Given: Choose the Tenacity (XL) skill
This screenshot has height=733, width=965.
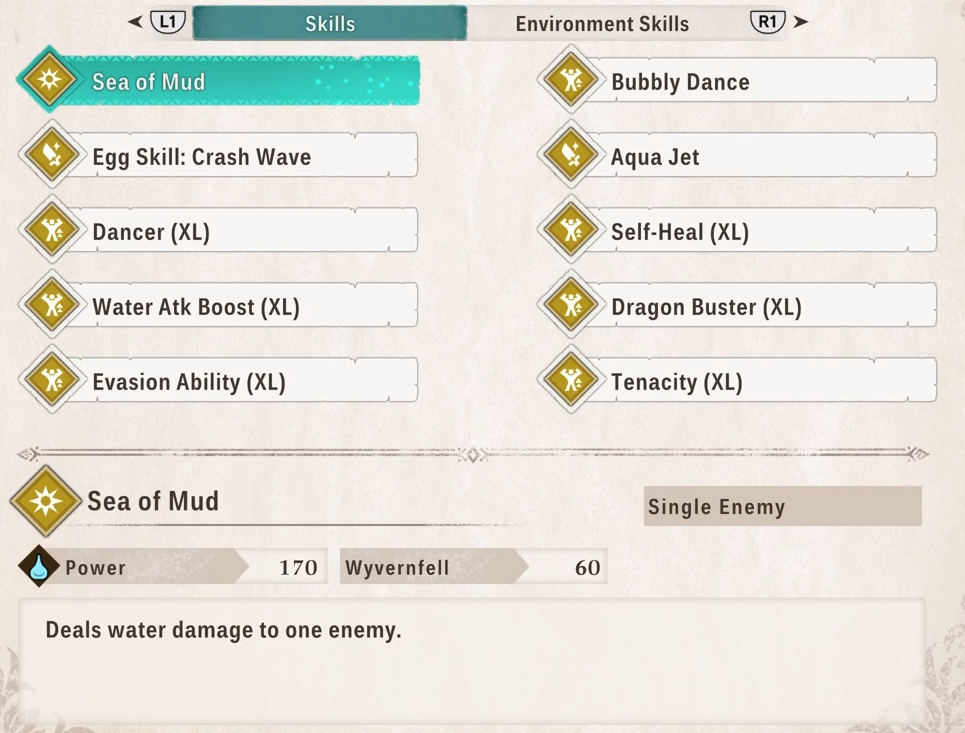Looking at the screenshot, I should (738, 381).
